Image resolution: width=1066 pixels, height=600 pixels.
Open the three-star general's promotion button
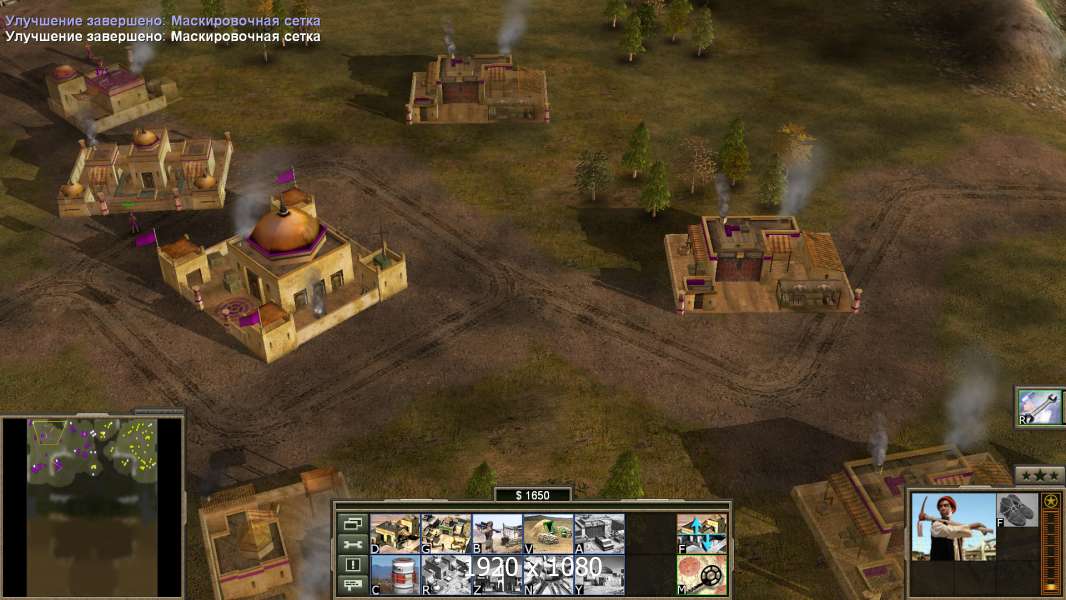[x=1039, y=475]
